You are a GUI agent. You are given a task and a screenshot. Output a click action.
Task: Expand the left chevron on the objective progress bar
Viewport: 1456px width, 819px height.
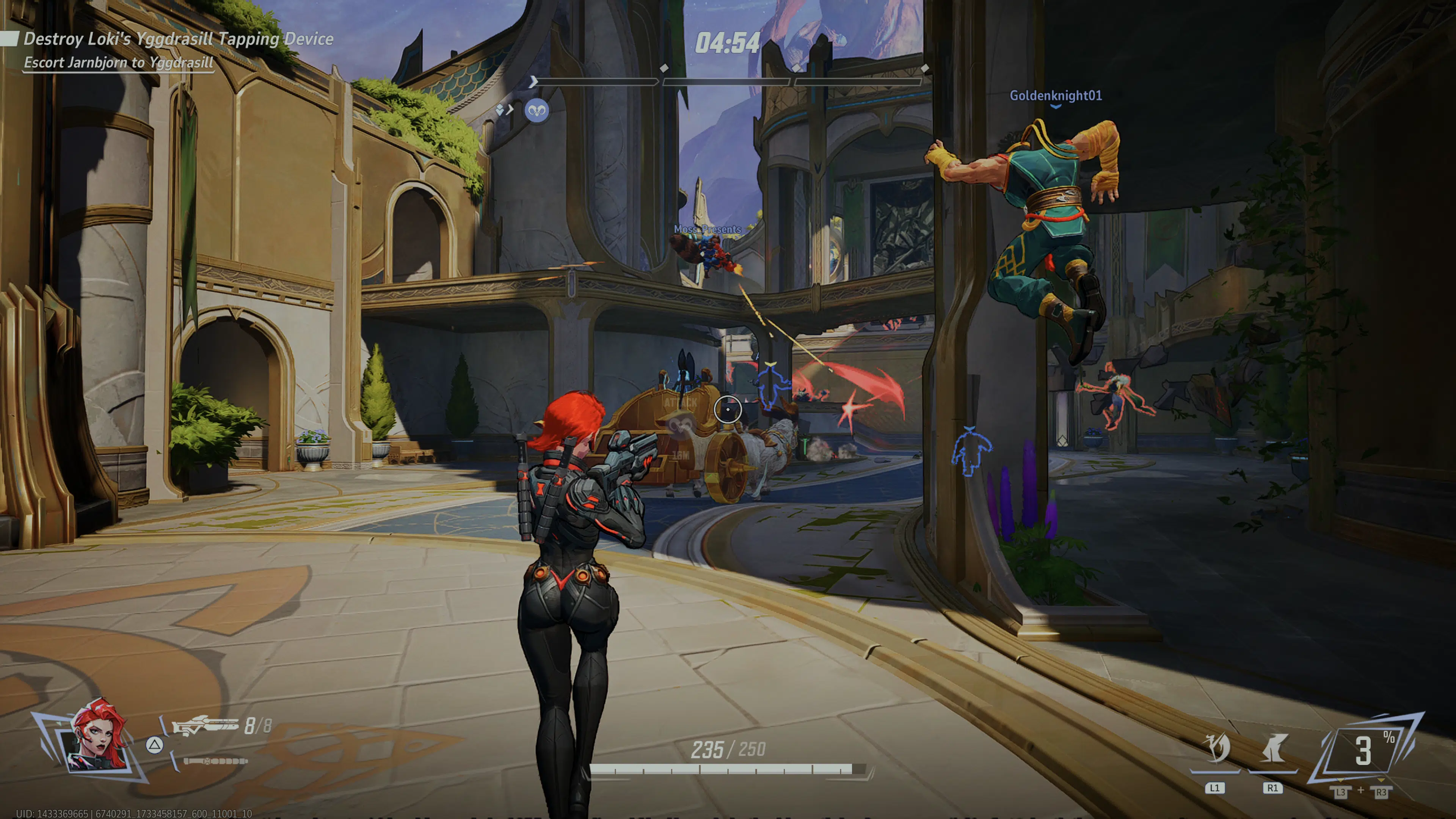(x=533, y=82)
